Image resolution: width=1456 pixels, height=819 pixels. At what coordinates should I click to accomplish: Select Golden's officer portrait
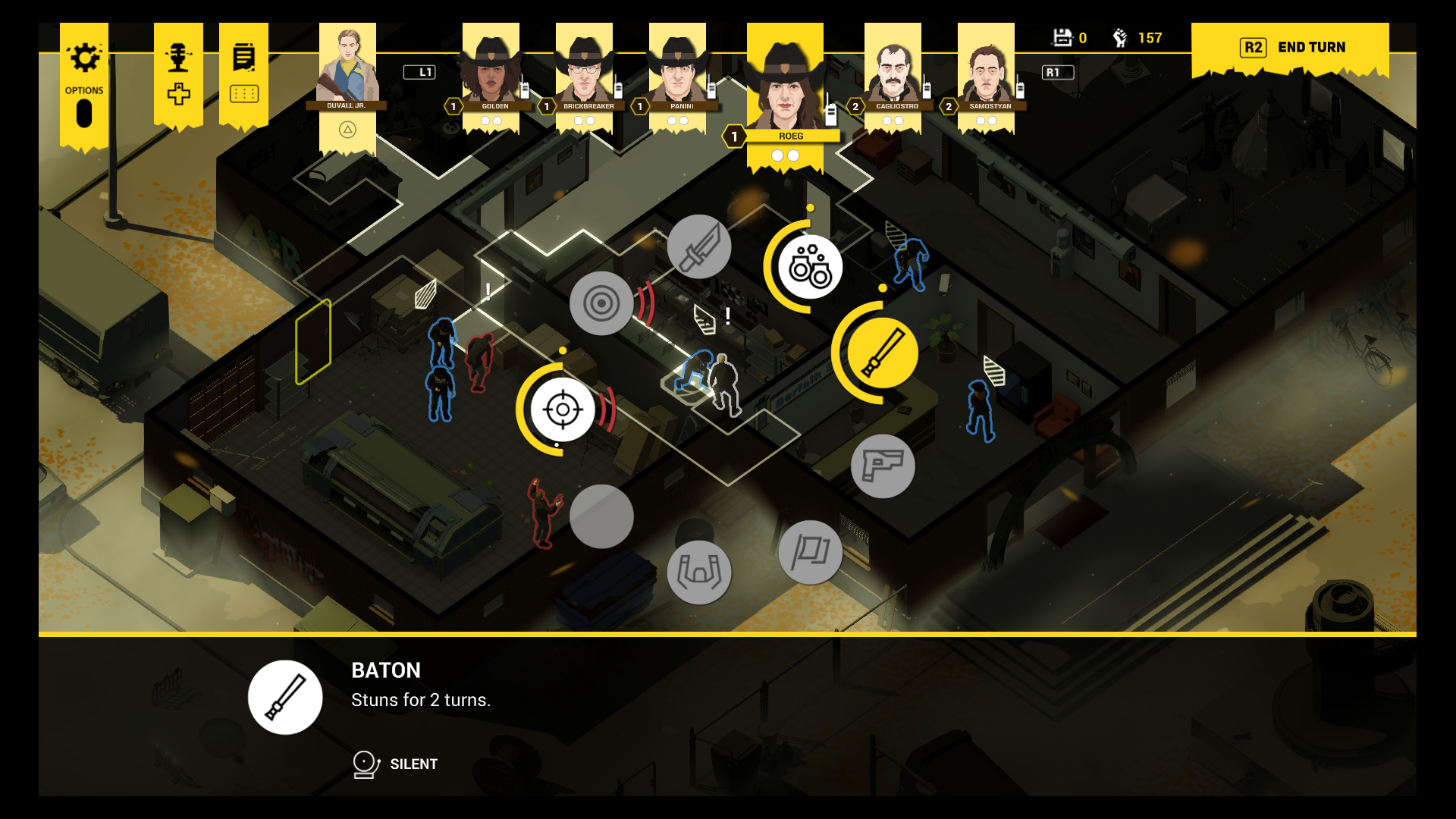tap(491, 72)
